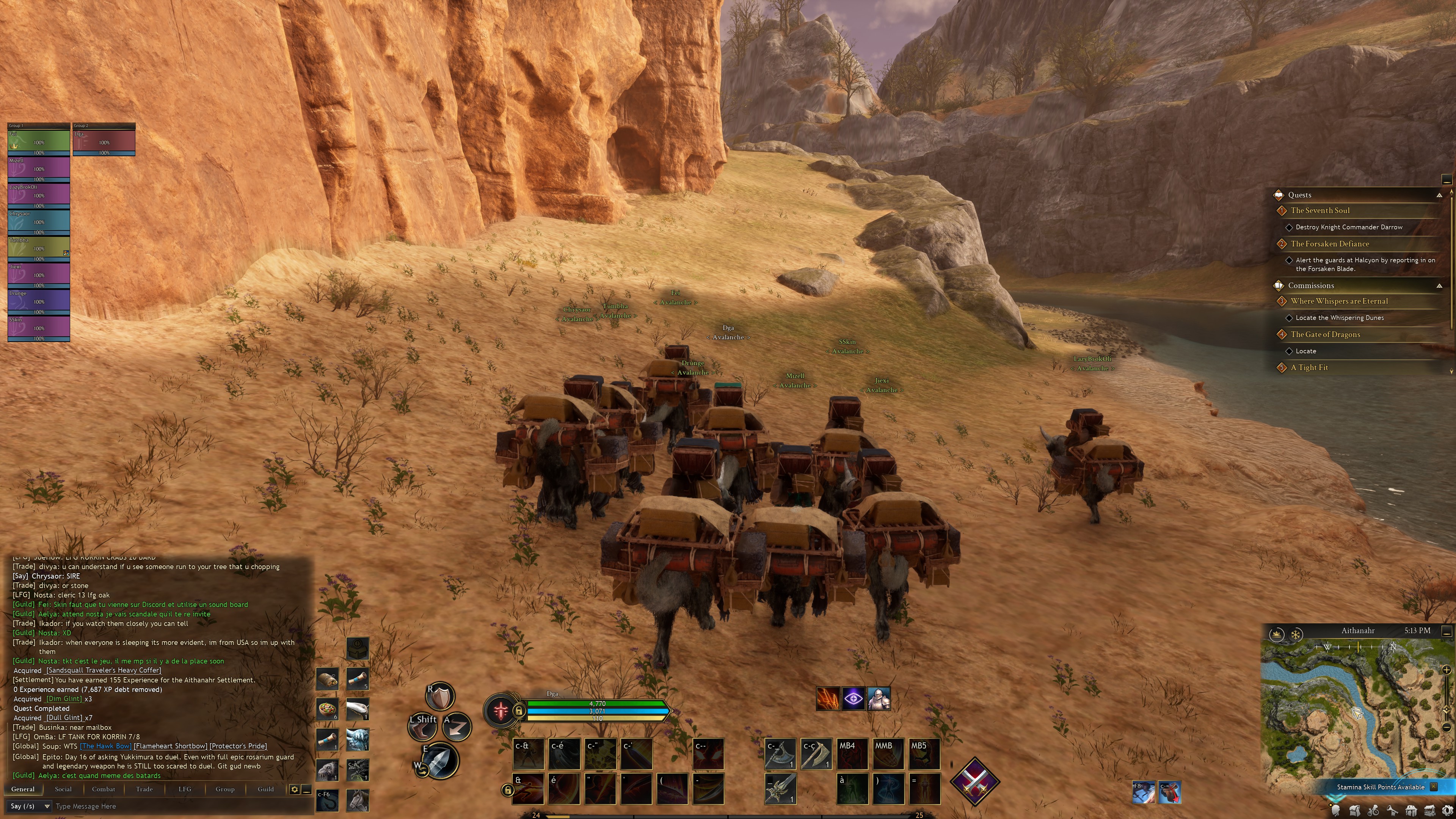Click the Stamina Skill Points Available notice
Screen dimensions: 1456x819
[1380, 787]
